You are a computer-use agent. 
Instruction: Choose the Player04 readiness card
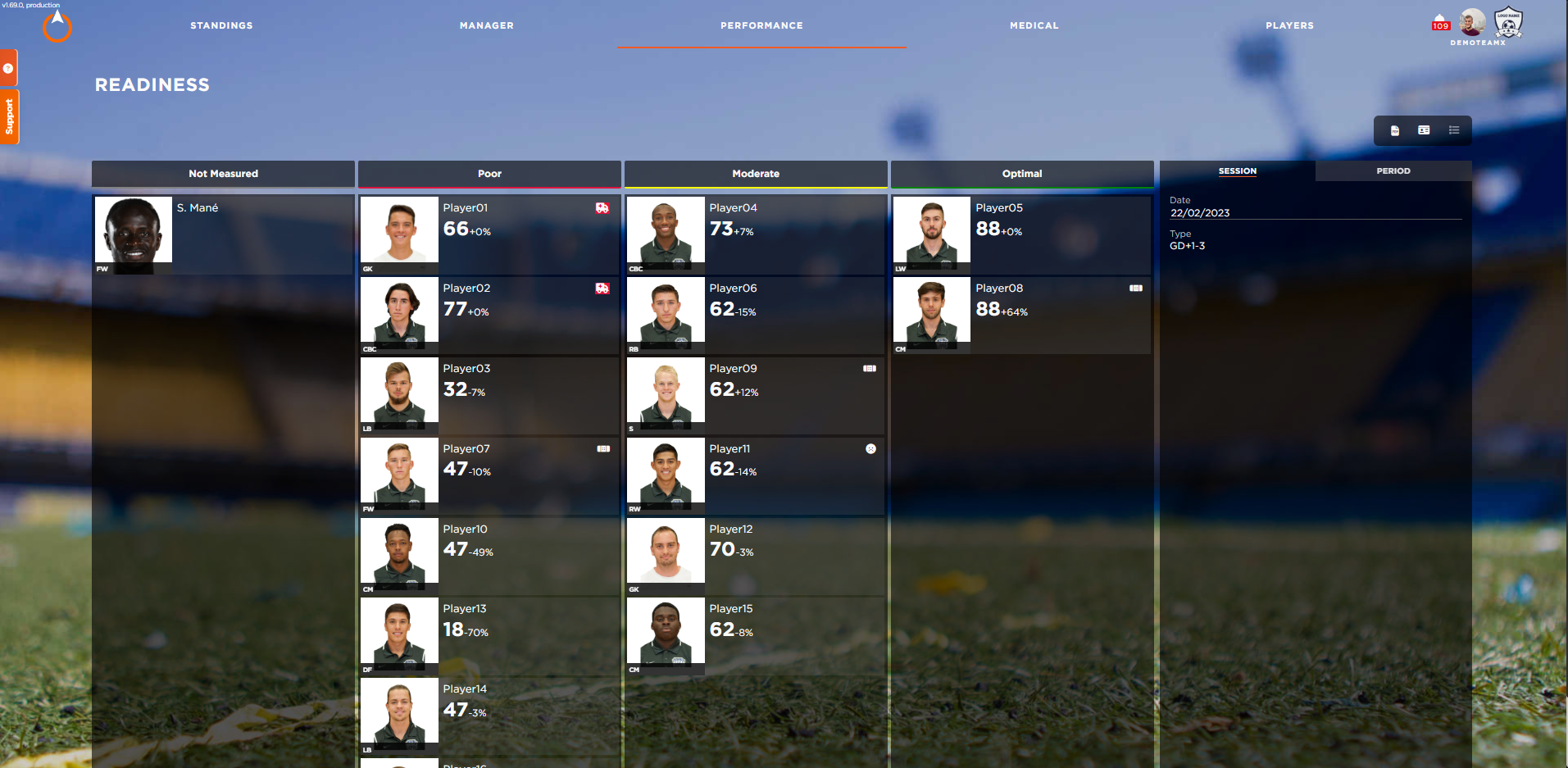click(755, 234)
